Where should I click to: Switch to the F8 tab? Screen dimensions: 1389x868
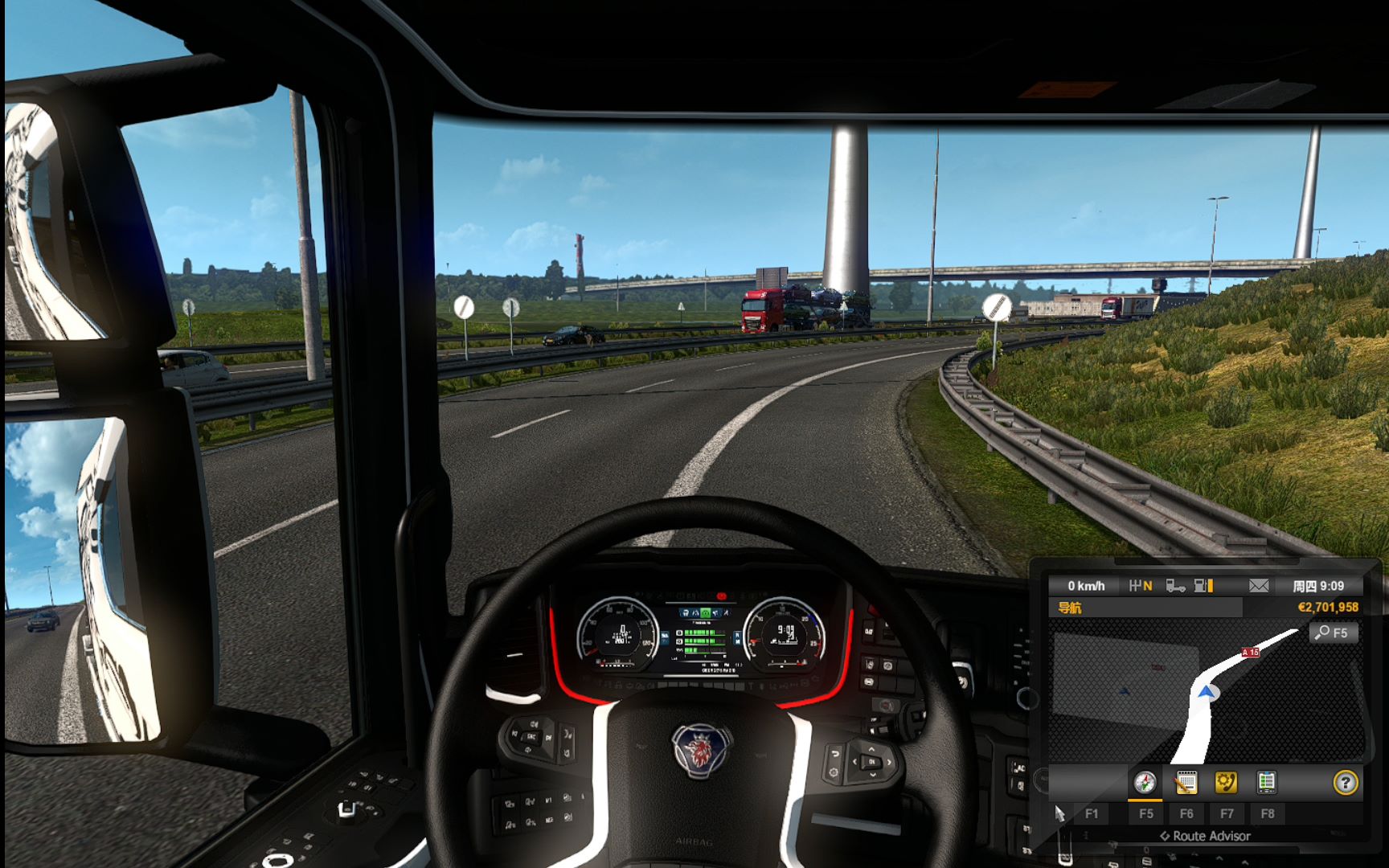1268,814
